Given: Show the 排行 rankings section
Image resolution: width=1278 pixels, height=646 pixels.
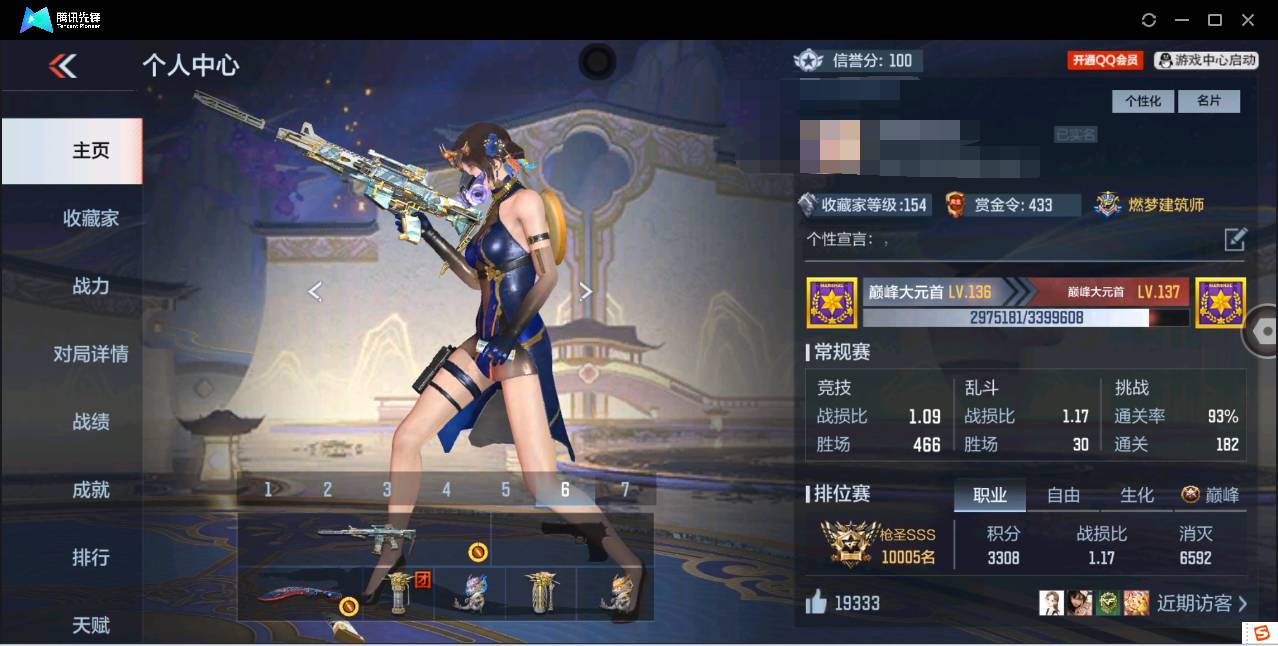Looking at the screenshot, I should (91, 557).
